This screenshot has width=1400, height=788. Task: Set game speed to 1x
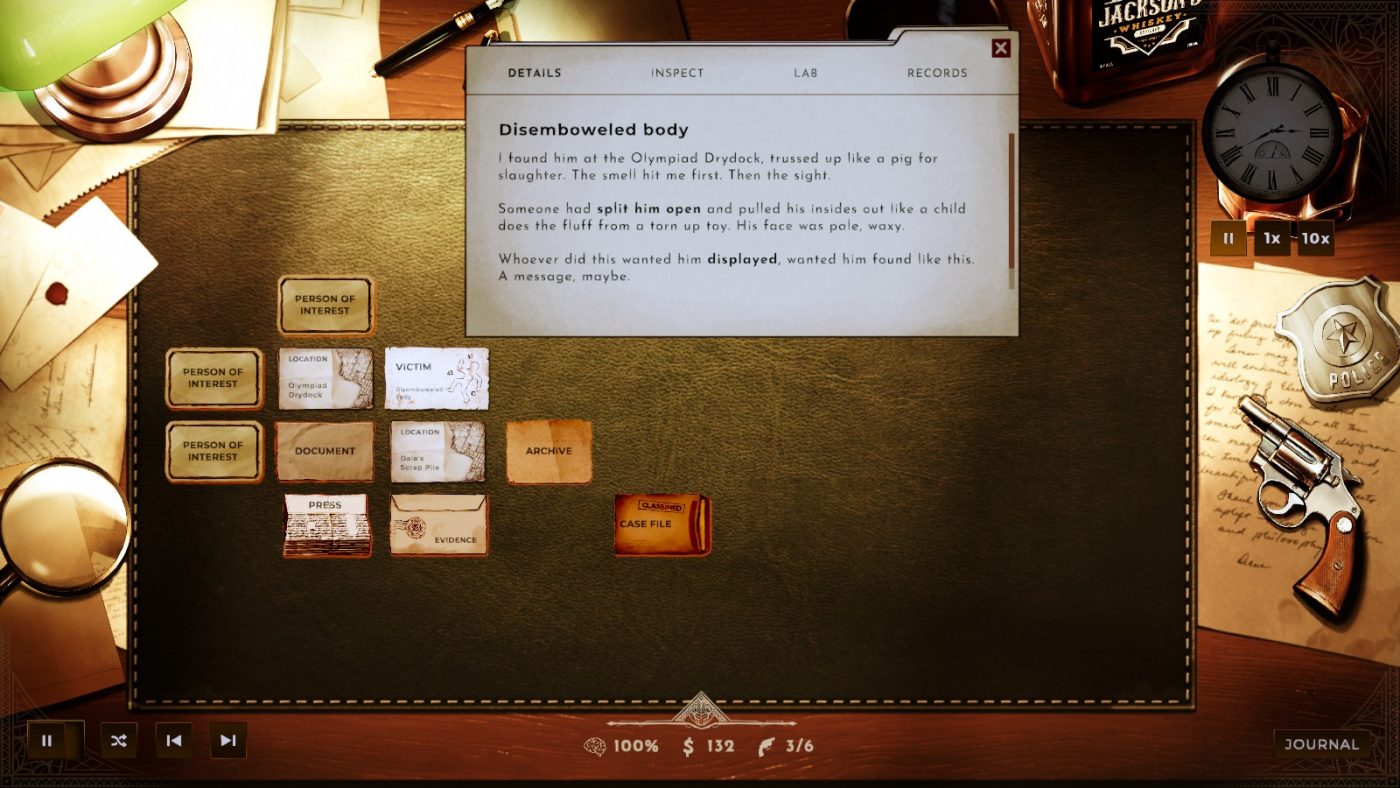(1272, 239)
